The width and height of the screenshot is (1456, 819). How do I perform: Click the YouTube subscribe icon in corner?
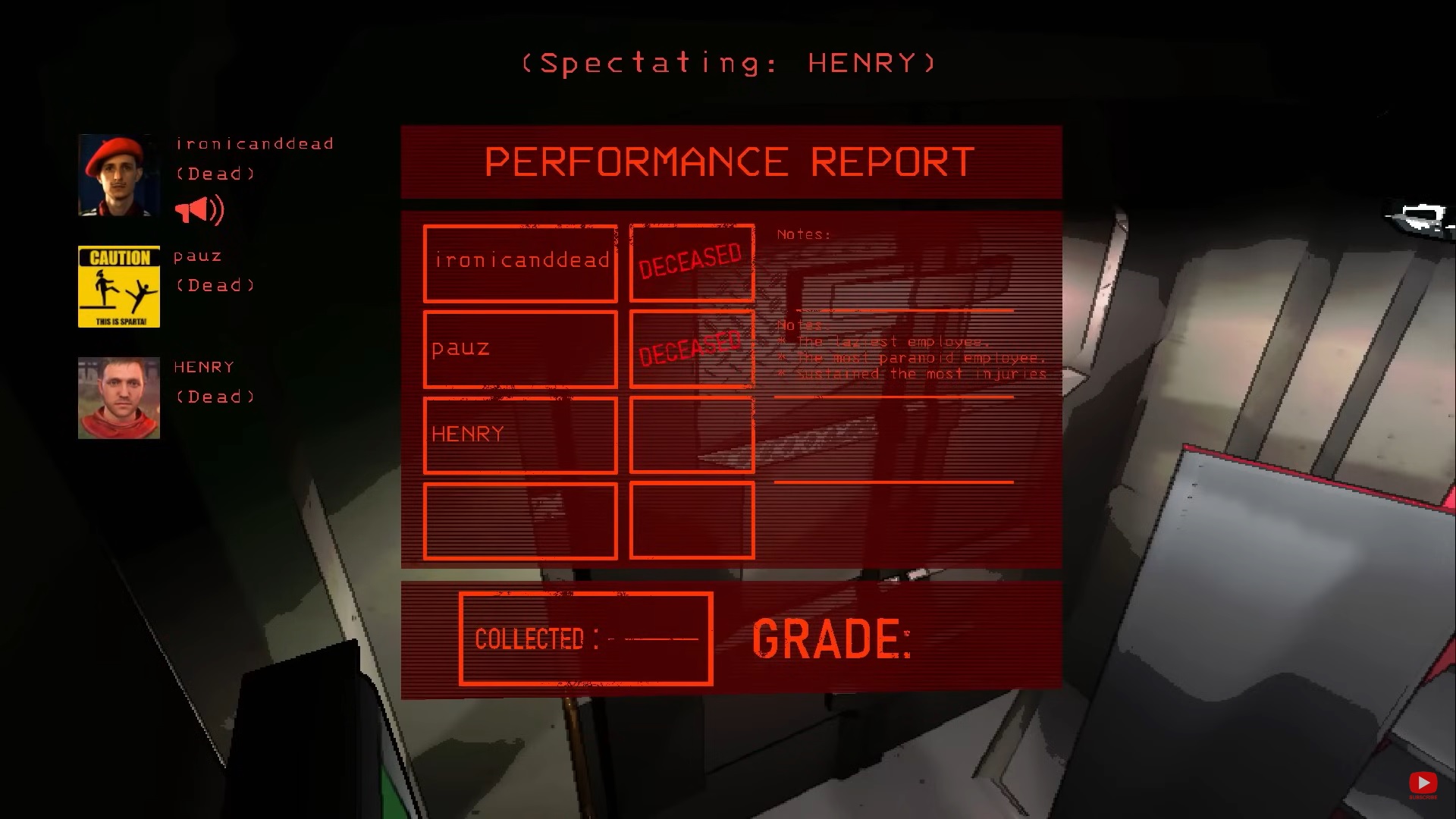(1422, 783)
